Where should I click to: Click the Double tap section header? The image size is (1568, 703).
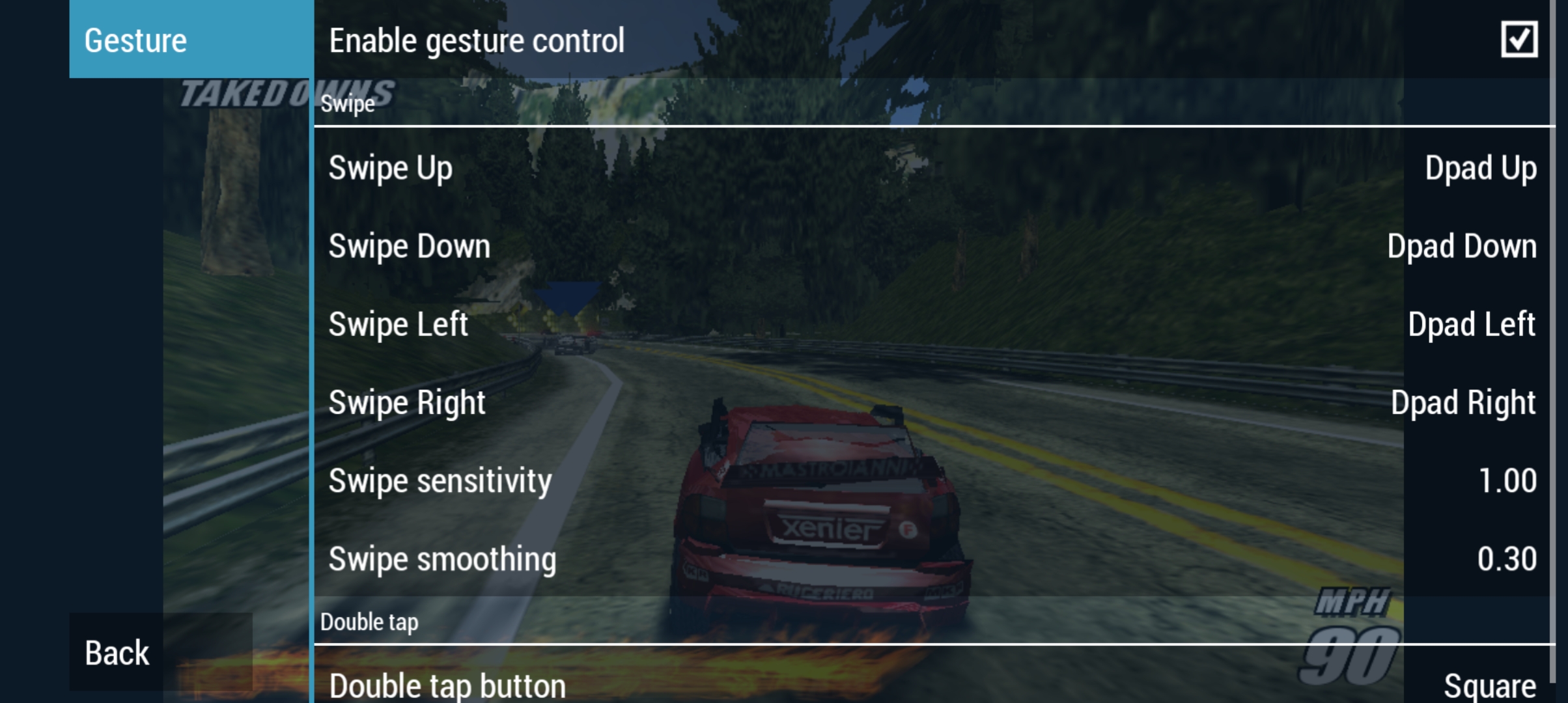coord(369,621)
